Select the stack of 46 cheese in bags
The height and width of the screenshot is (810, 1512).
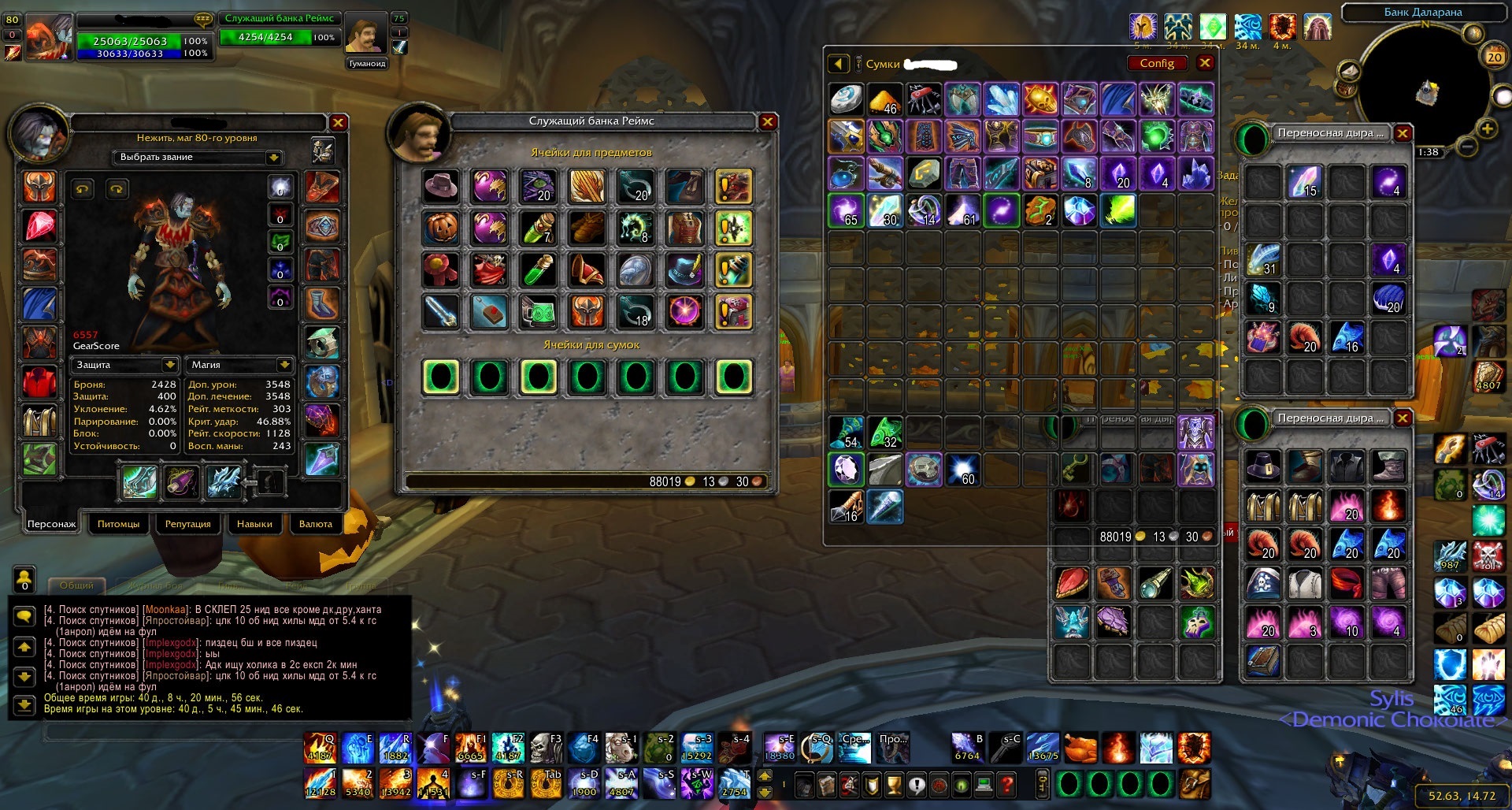(x=885, y=101)
